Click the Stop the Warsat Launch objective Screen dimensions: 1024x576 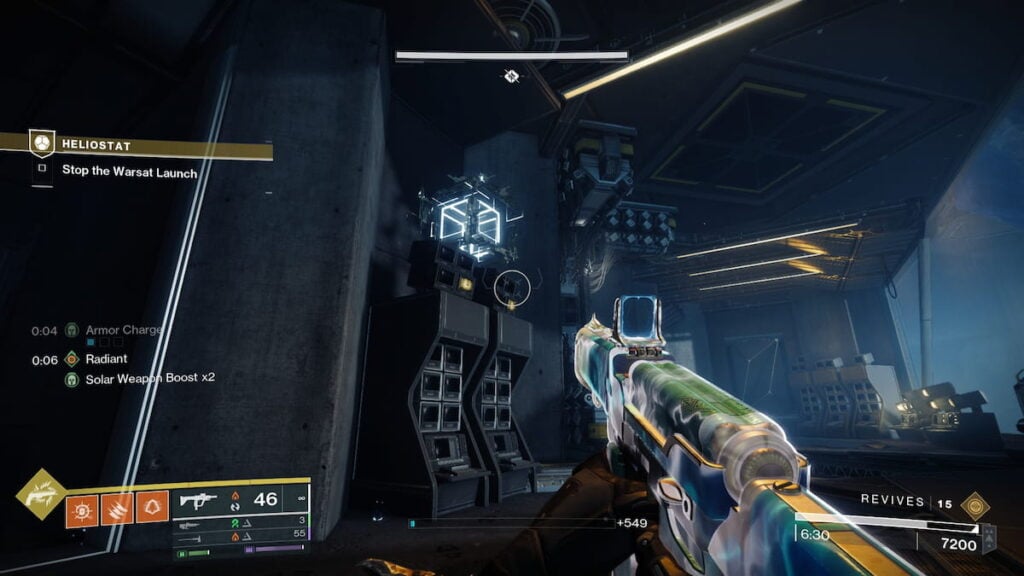(129, 171)
